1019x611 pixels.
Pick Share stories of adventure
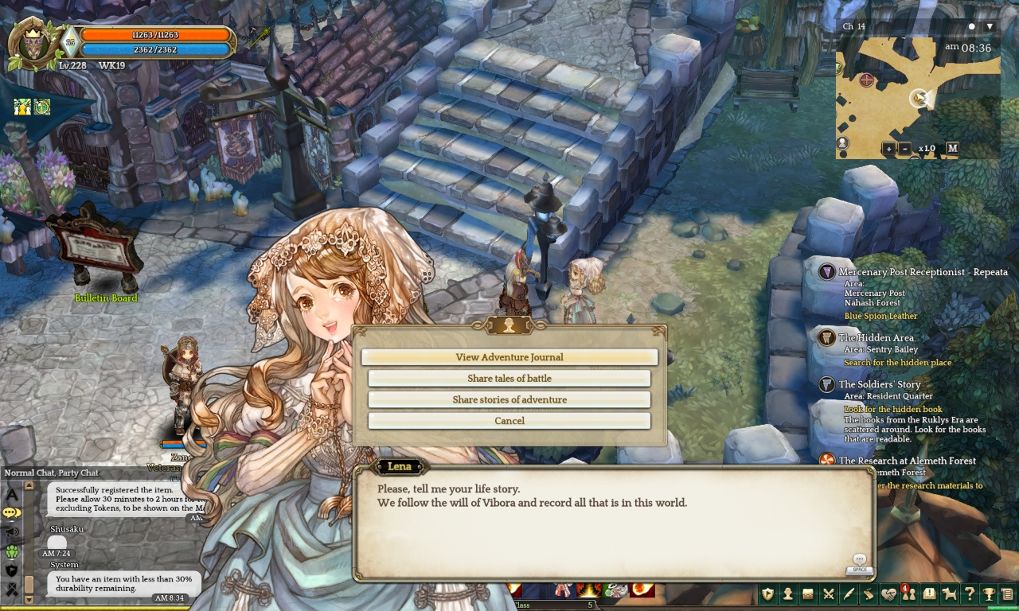(x=509, y=400)
